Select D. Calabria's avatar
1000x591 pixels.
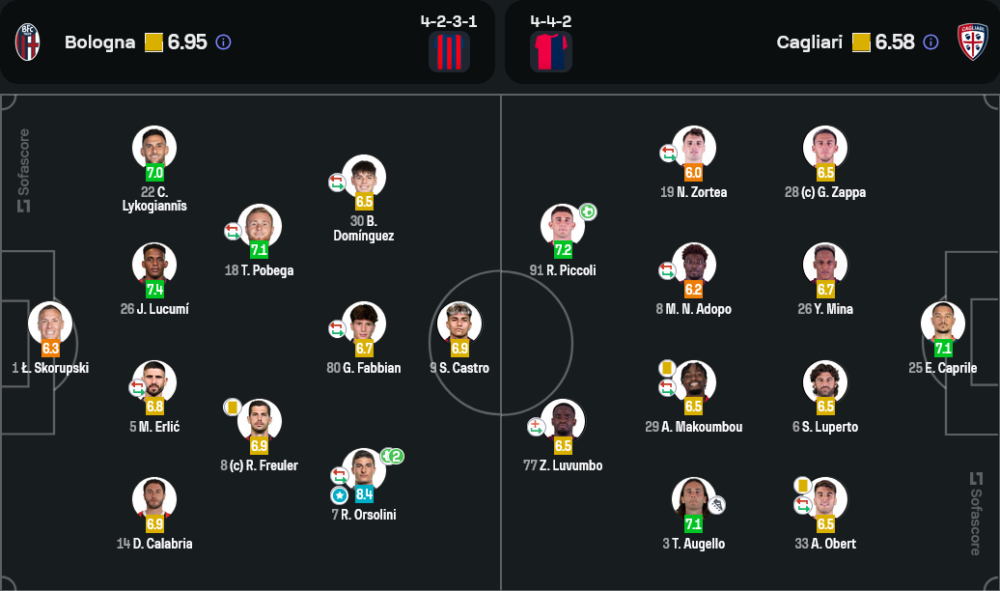(155, 500)
